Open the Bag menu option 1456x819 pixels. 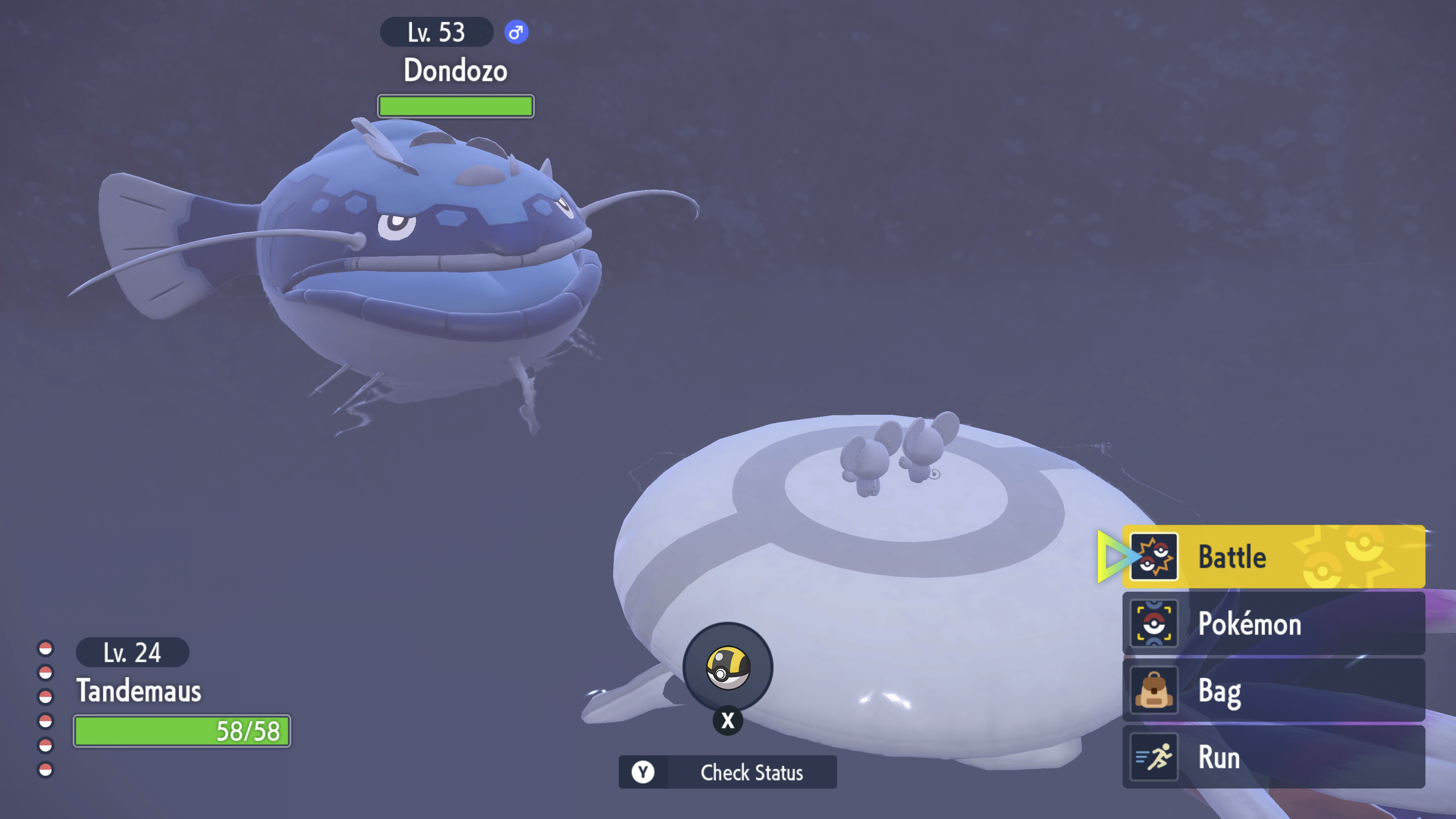tap(1273, 690)
